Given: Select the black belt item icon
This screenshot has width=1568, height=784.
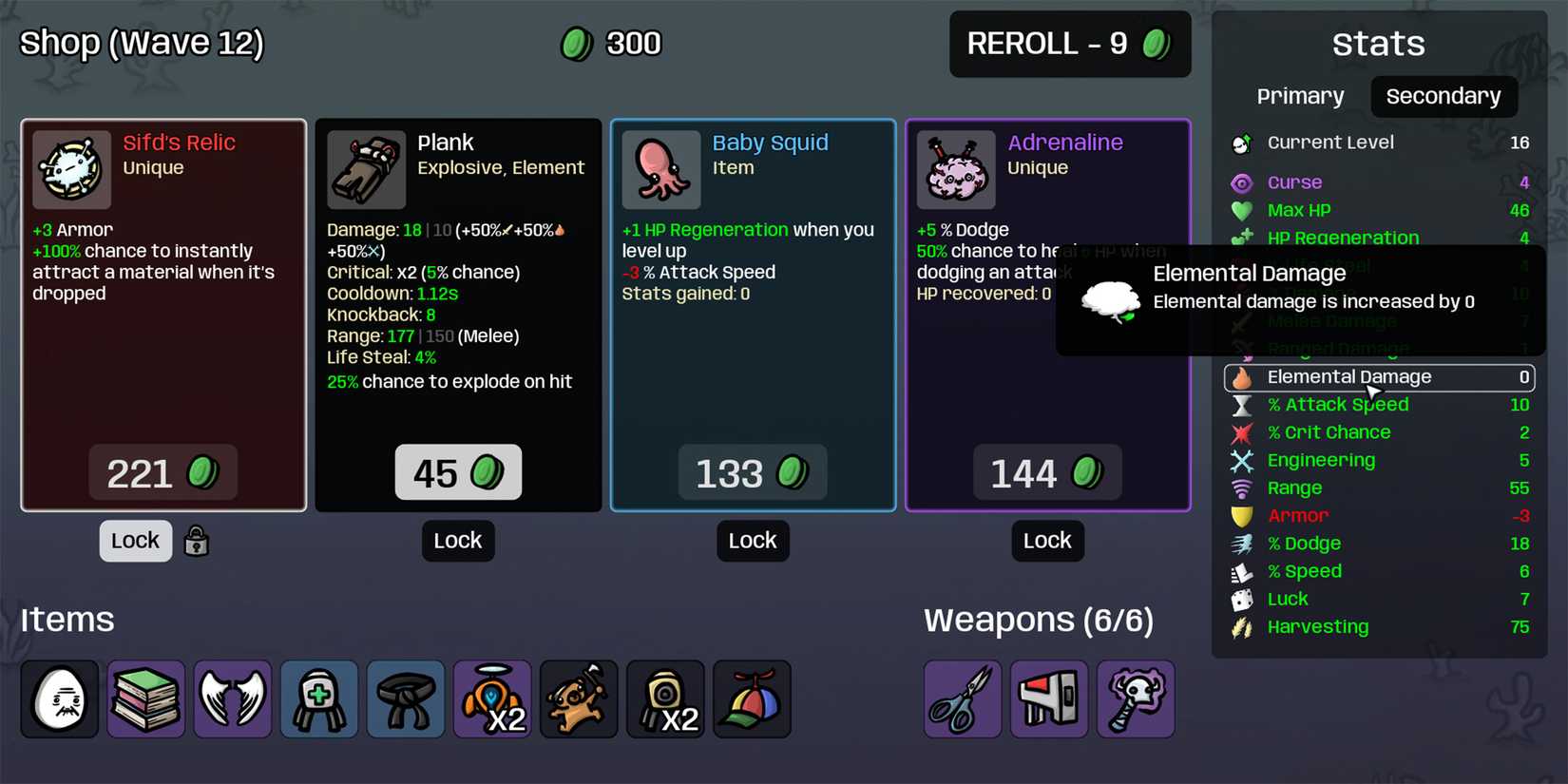Looking at the screenshot, I should pos(405,699).
